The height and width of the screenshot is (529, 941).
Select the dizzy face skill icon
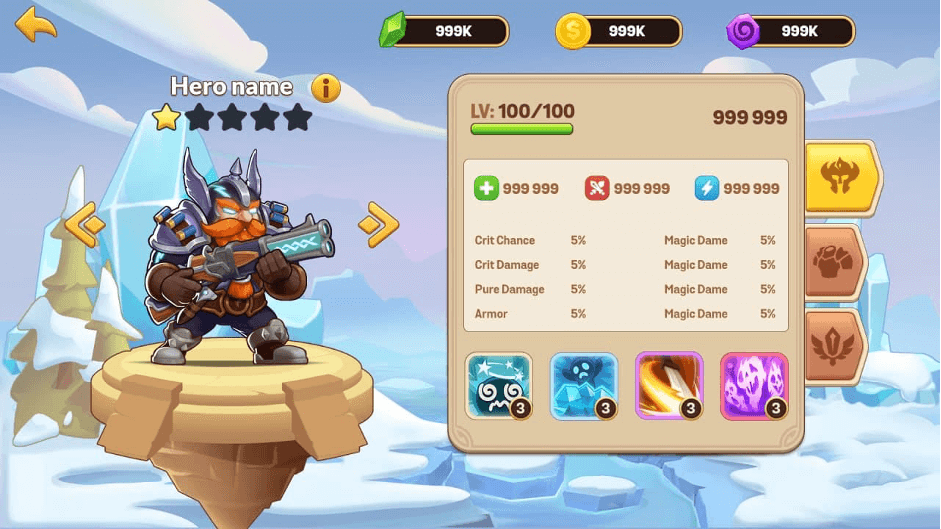pyautogui.click(x=498, y=385)
